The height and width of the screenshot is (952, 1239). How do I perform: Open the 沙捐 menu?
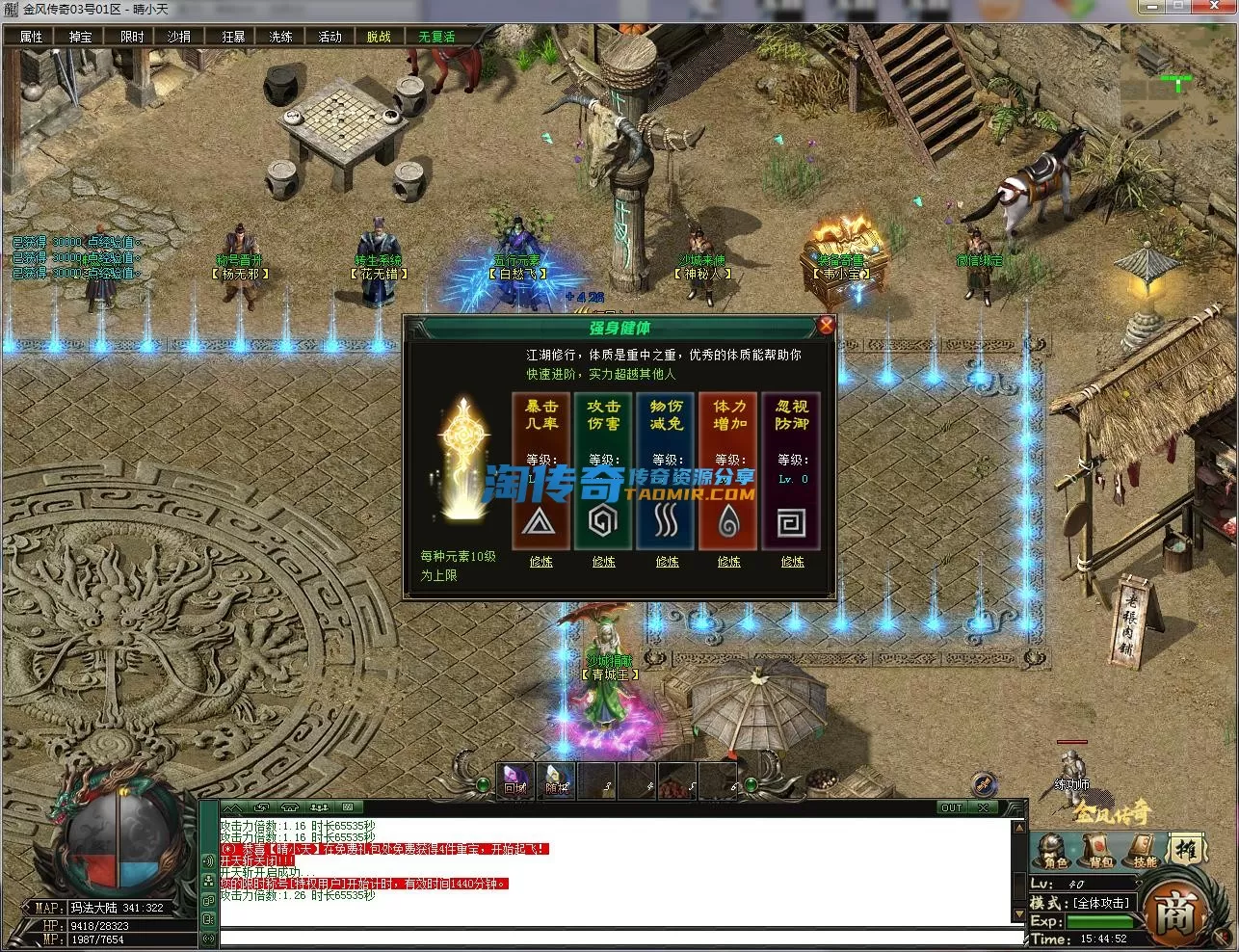180,37
